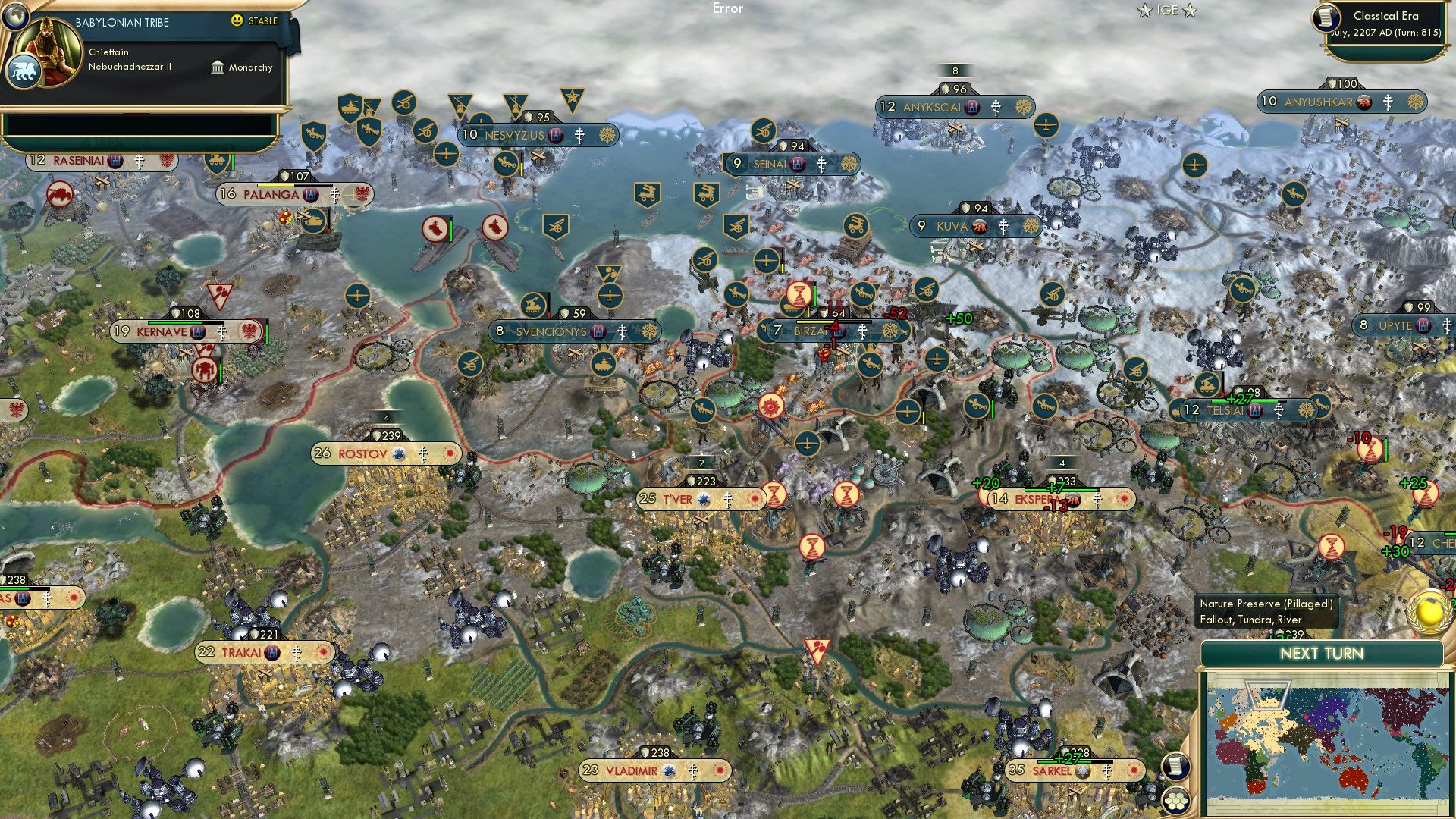The height and width of the screenshot is (819, 1456).
Task: Click the hex tile notification icon bottom-right
Action: tap(1177, 801)
